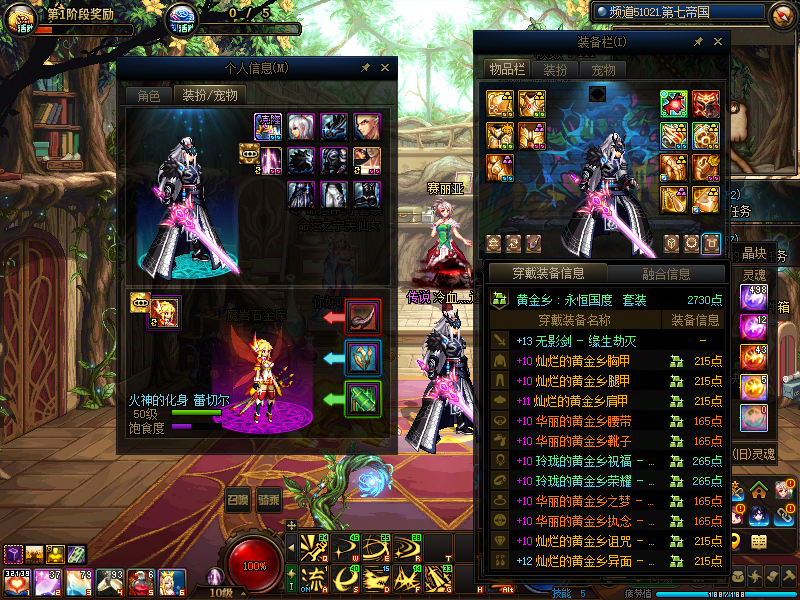Select the white-haired hair avatar slot
This screenshot has width=800, height=600.
301,127
